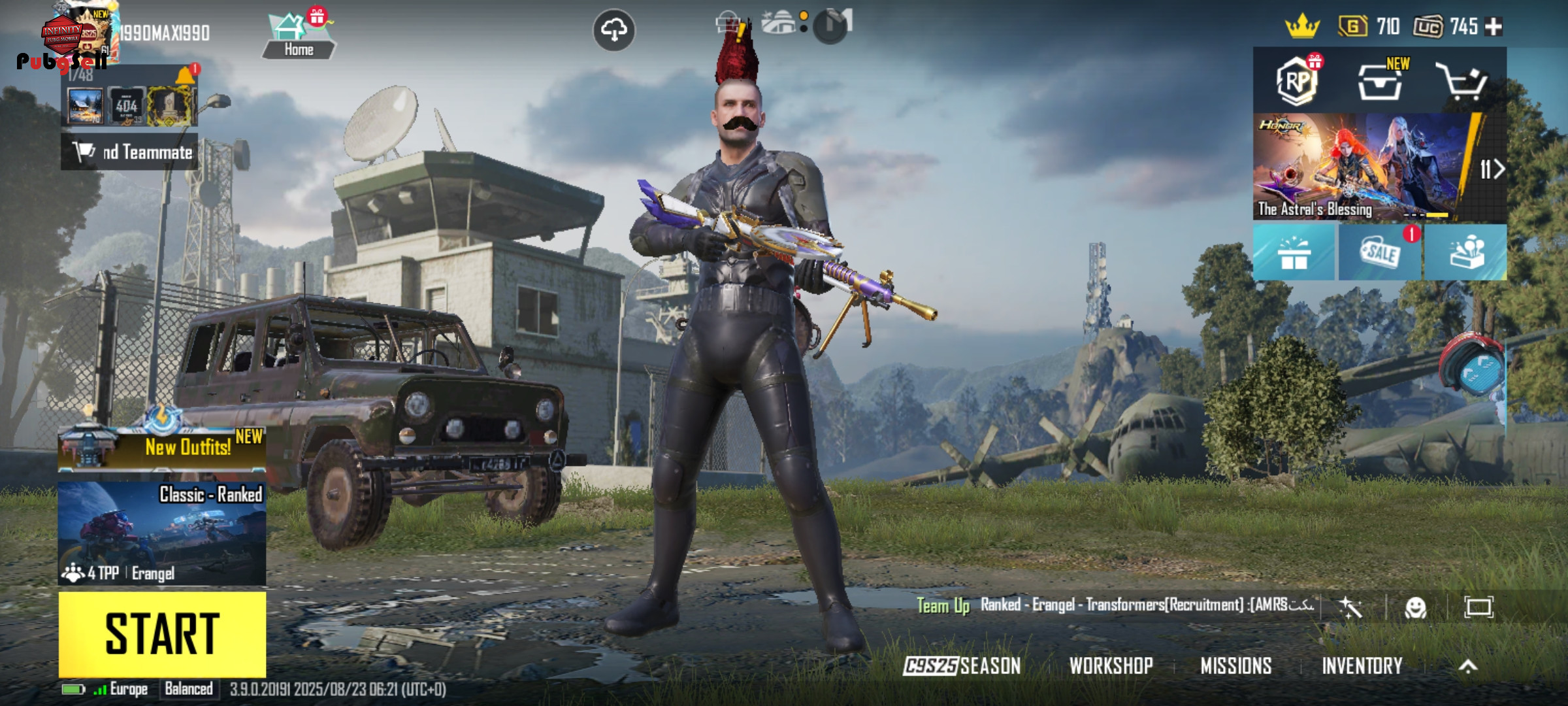The width and height of the screenshot is (1568, 706).
Task: Go to the Home icon
Action: tap(299, 36)
